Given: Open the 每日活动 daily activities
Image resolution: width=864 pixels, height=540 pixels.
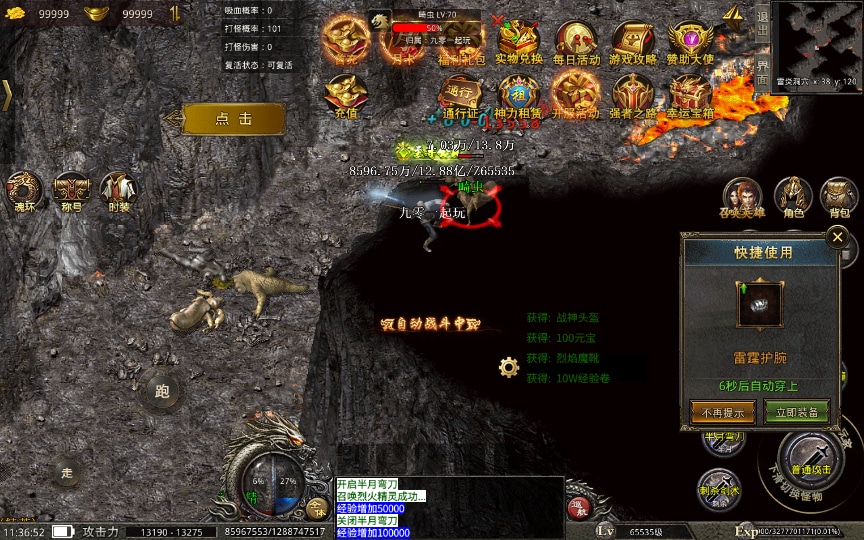Looking at the screenshot, I should (x=575, y=43).
